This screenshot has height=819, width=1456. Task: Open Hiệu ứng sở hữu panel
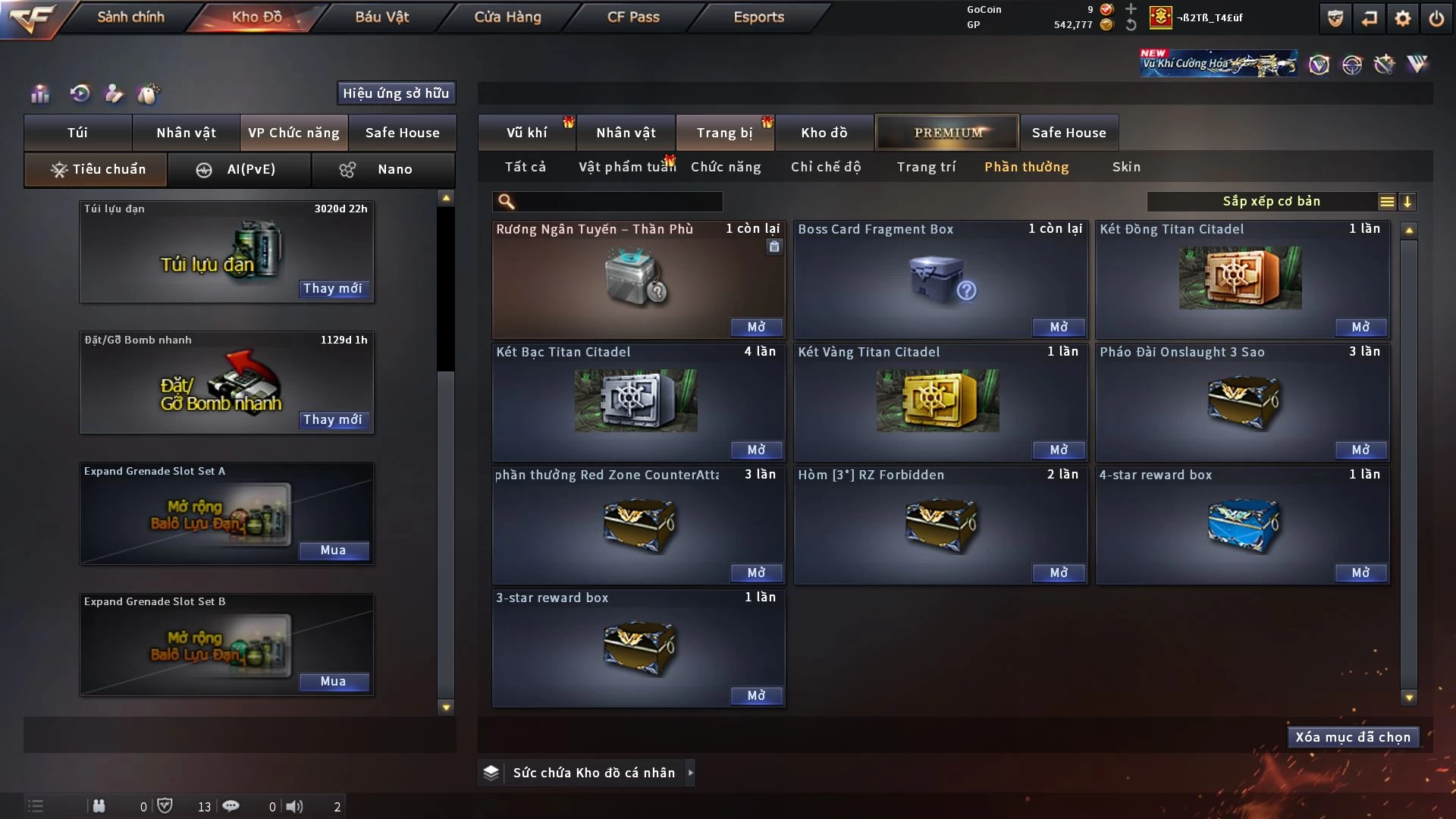point(396,93)
